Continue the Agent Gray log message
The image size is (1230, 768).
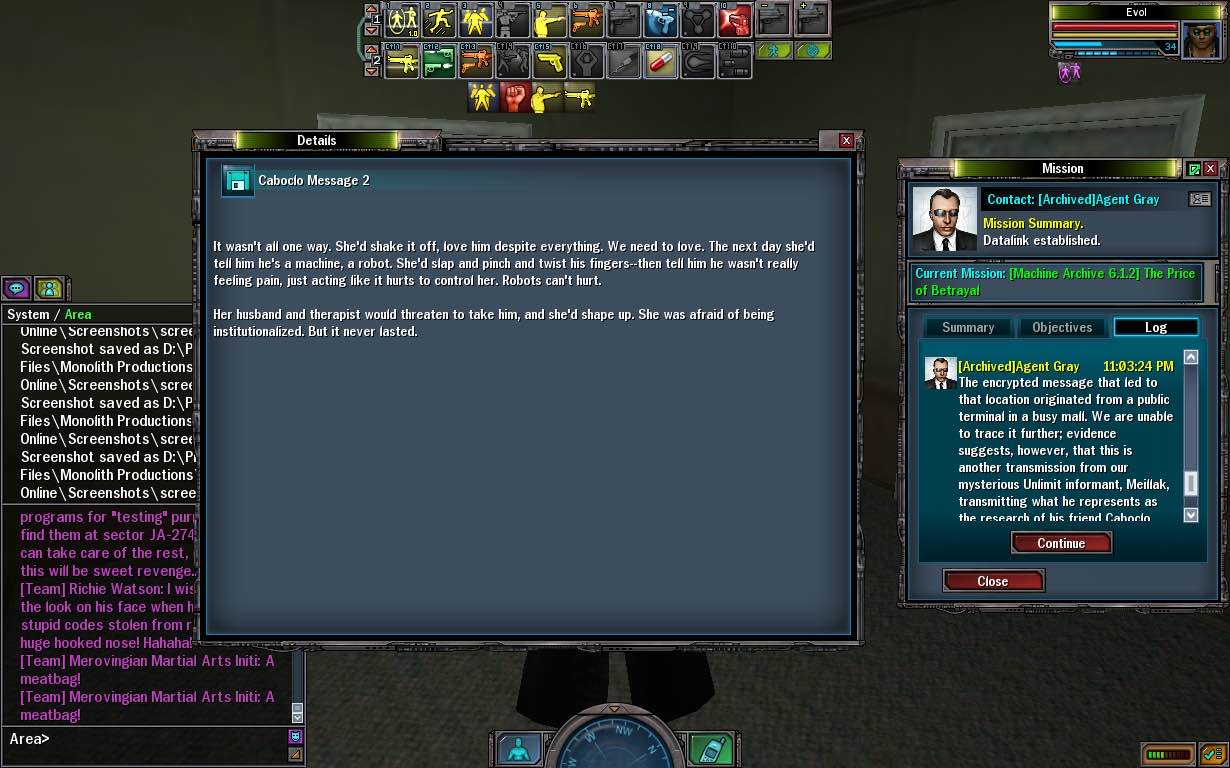(x=1061, y=543)
